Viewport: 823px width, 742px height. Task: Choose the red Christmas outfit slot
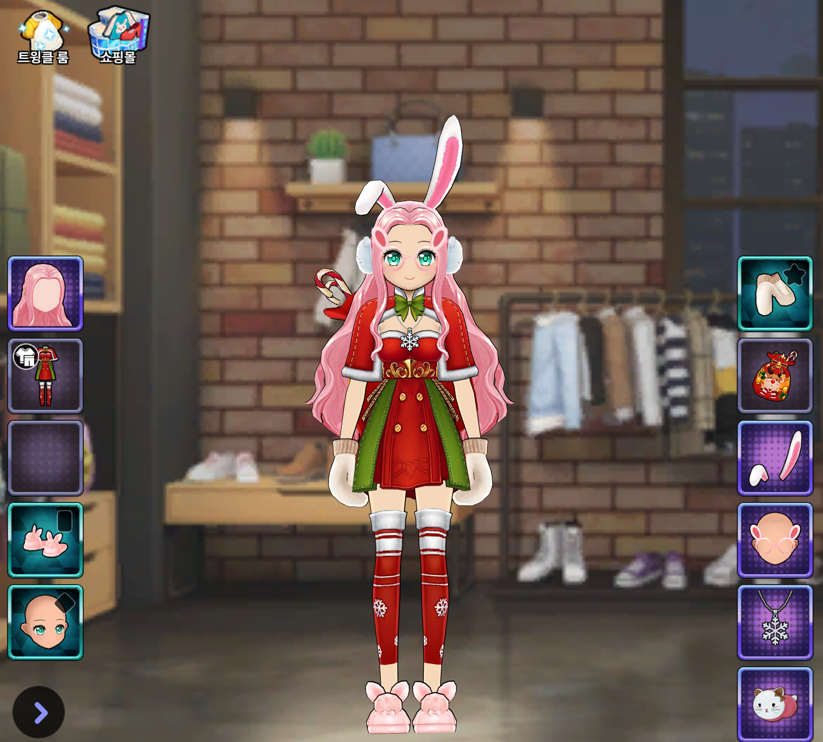pyautogui.click(x=45, y=375)
